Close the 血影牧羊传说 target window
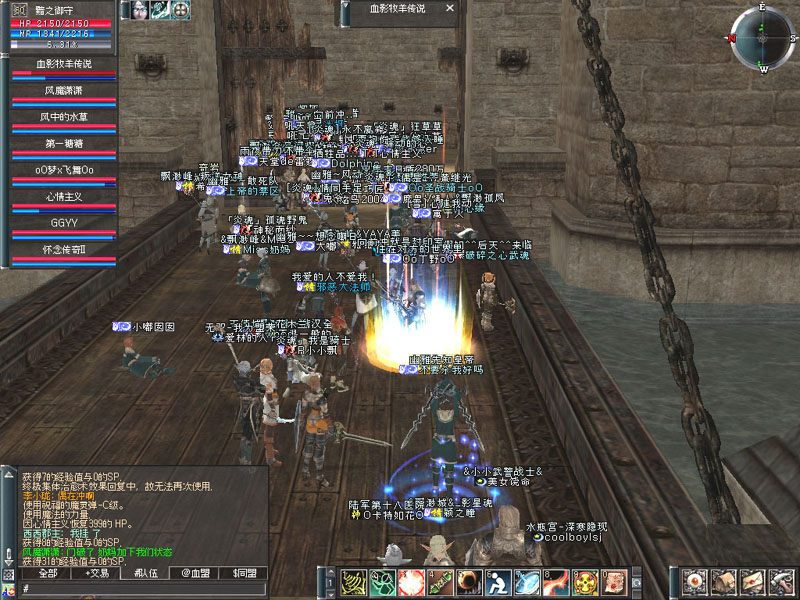The image size is (800, 600). (x=451, y=8)
